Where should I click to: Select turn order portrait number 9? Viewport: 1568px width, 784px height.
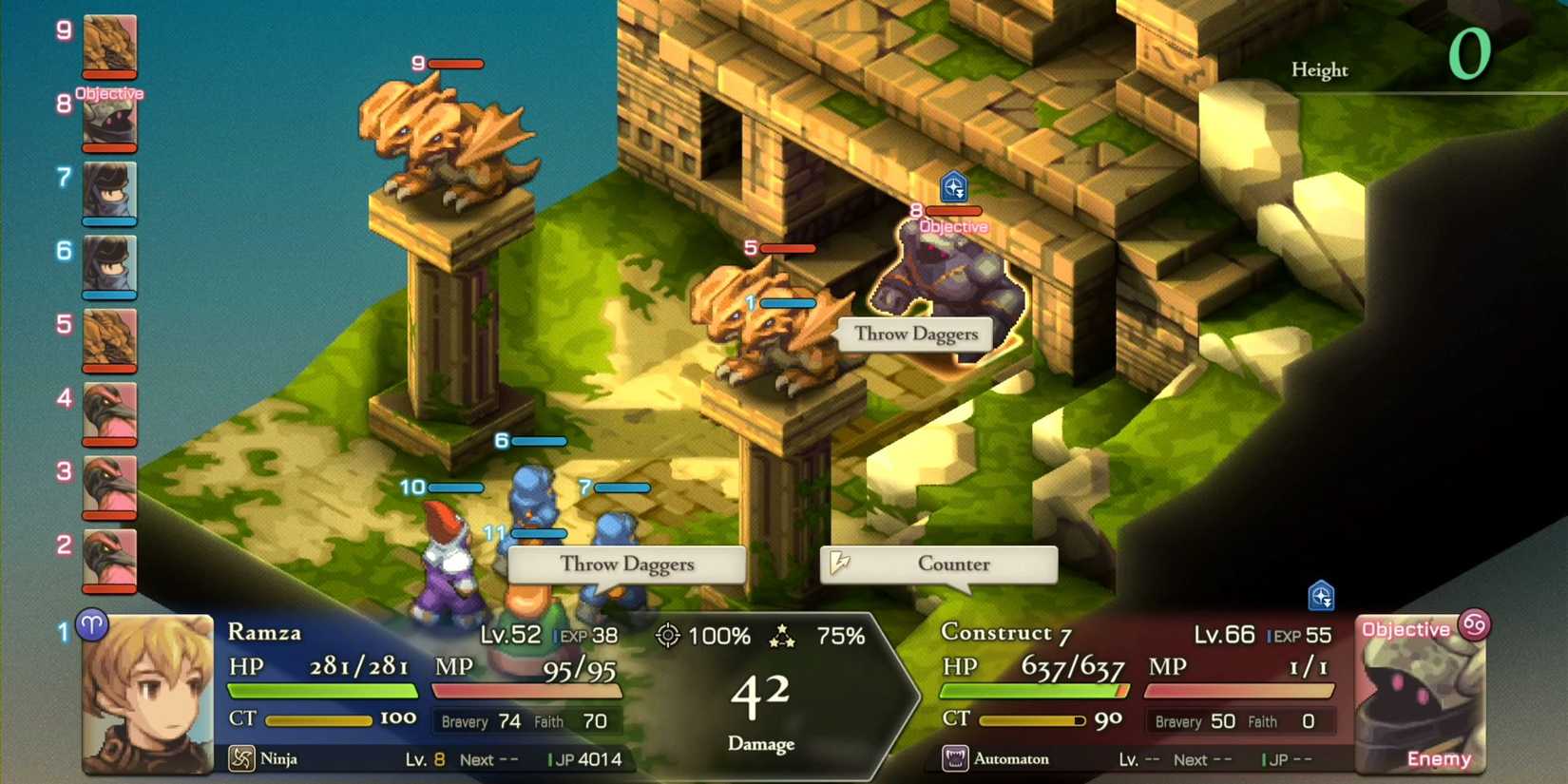tap(109, 46)
